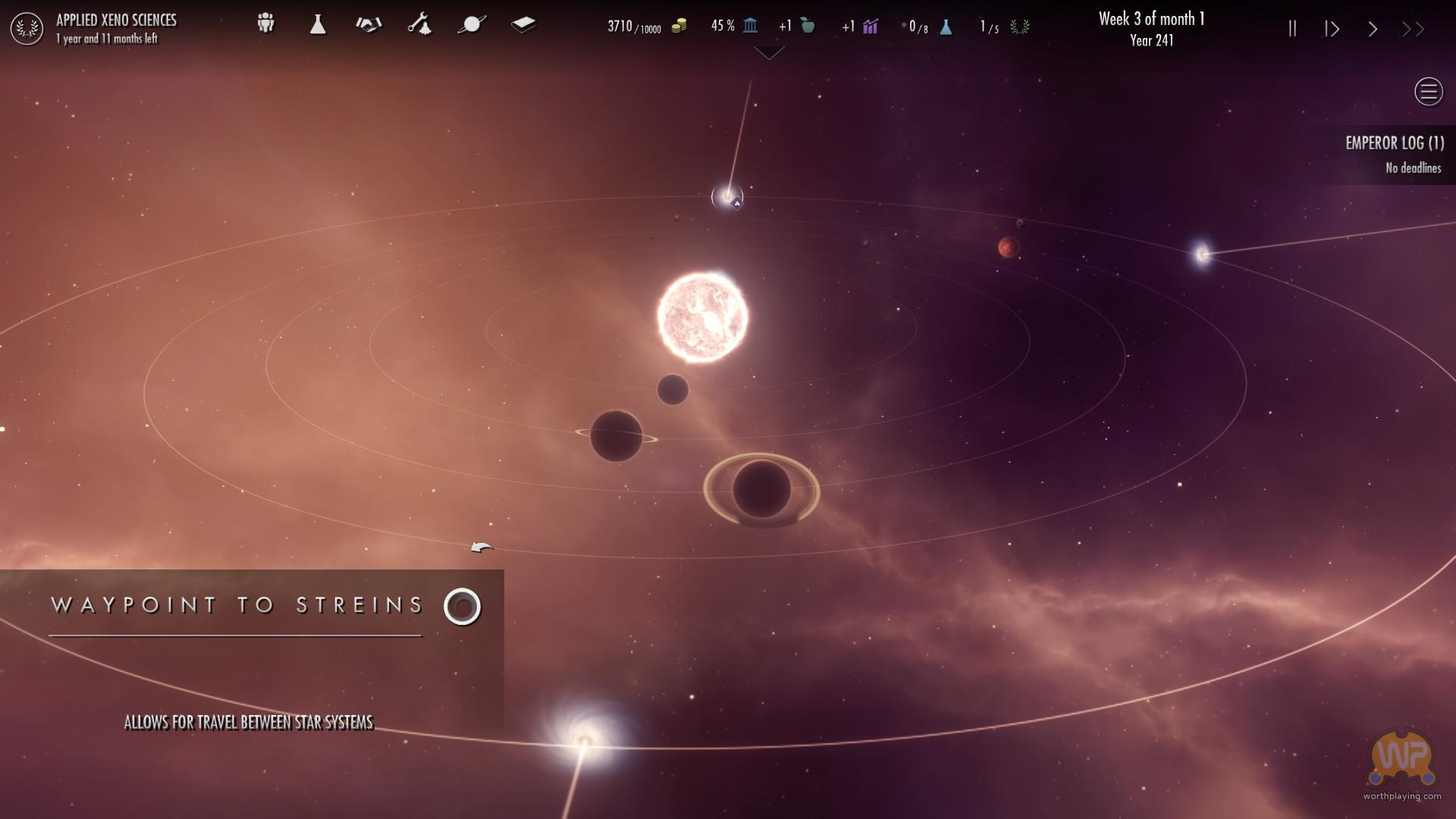This screenshot has height=819, width=1456.
Task: Pause the game time
Action: pyautogui.click(x=1292, y=29)
